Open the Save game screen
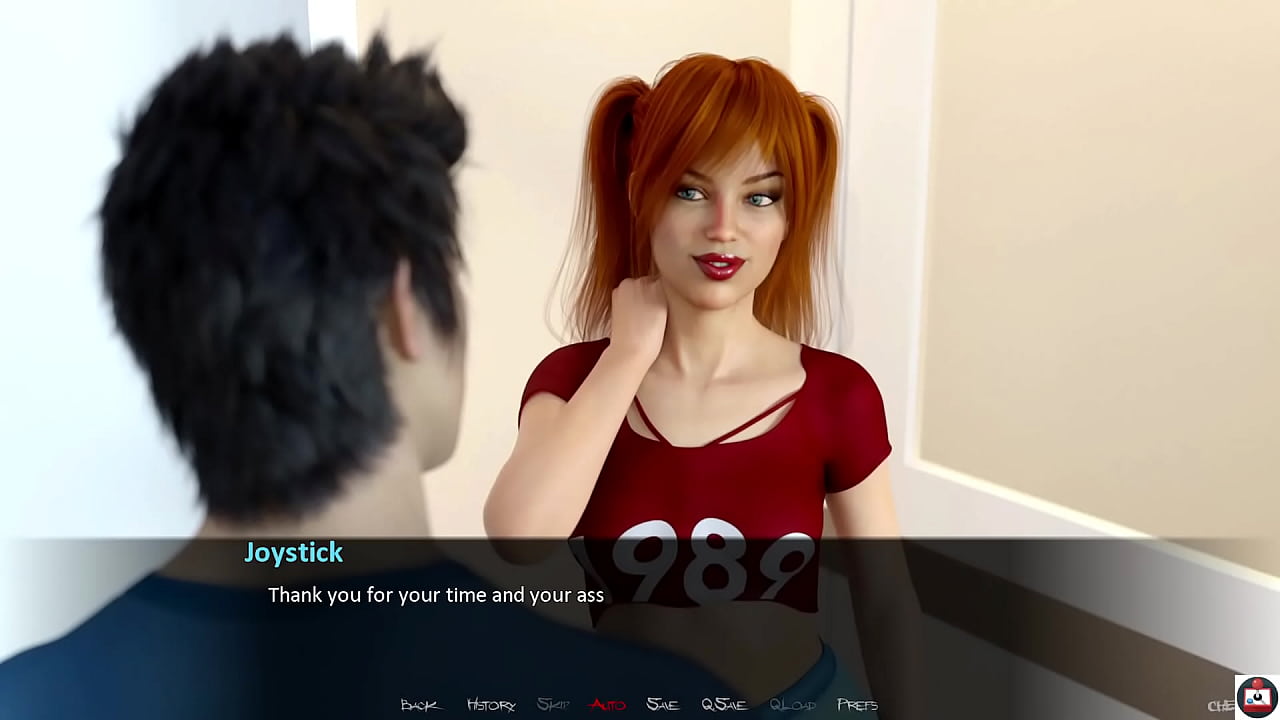The image size is (1280, 720). 662,705
